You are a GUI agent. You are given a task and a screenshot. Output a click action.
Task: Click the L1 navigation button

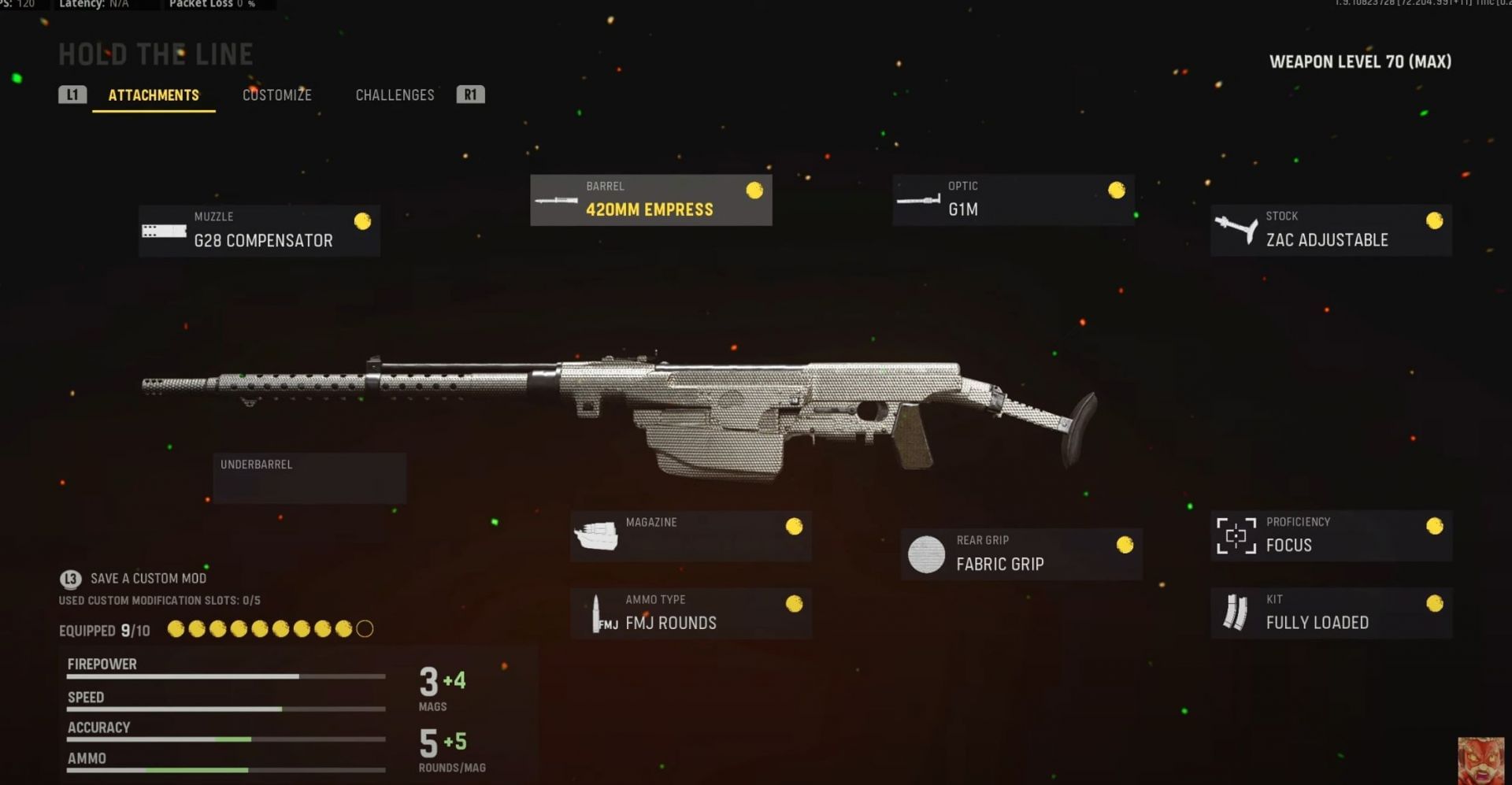(x=72, y=94)
